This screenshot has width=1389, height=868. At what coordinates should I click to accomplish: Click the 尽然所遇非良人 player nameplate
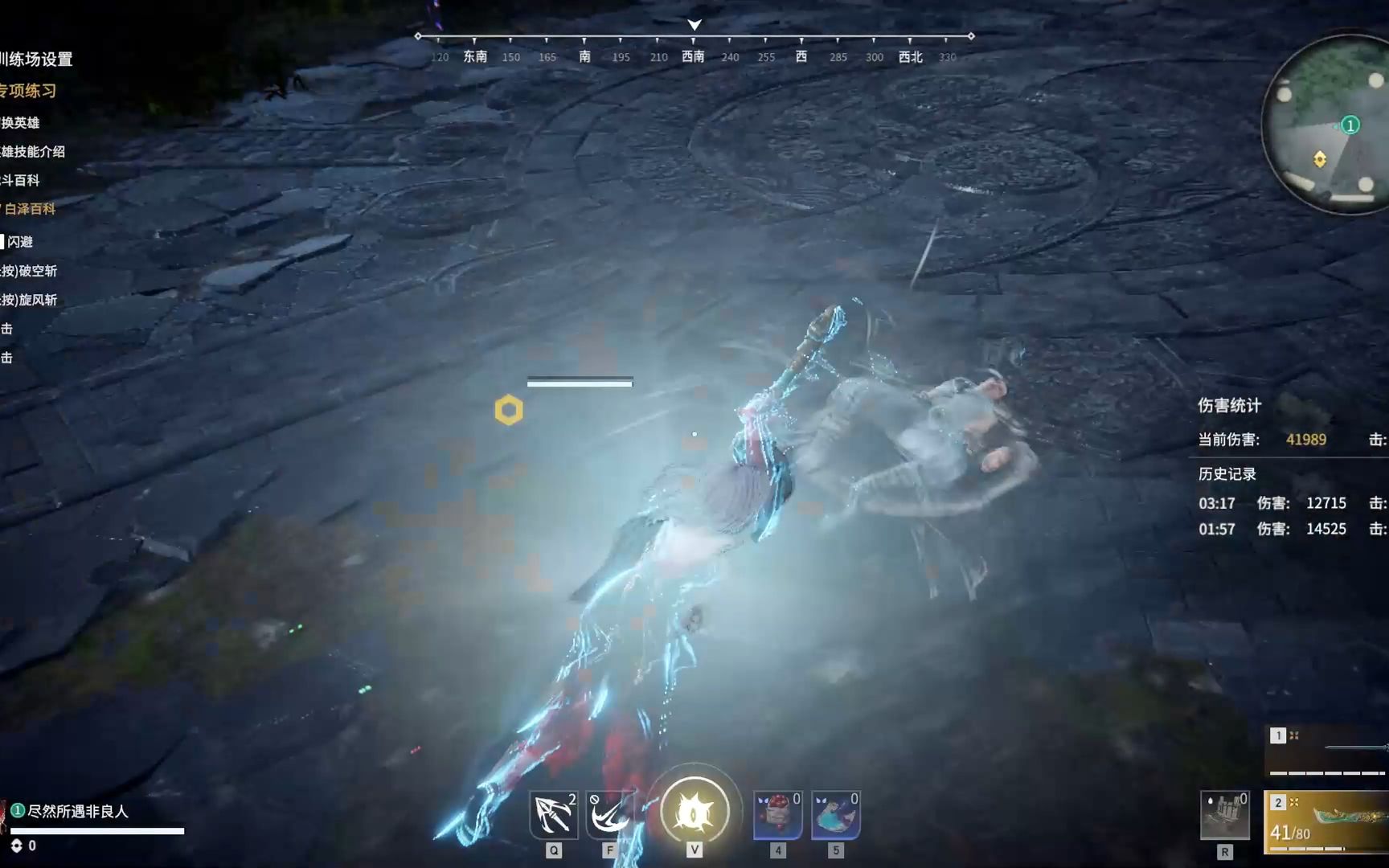click(x=78, y=812)
